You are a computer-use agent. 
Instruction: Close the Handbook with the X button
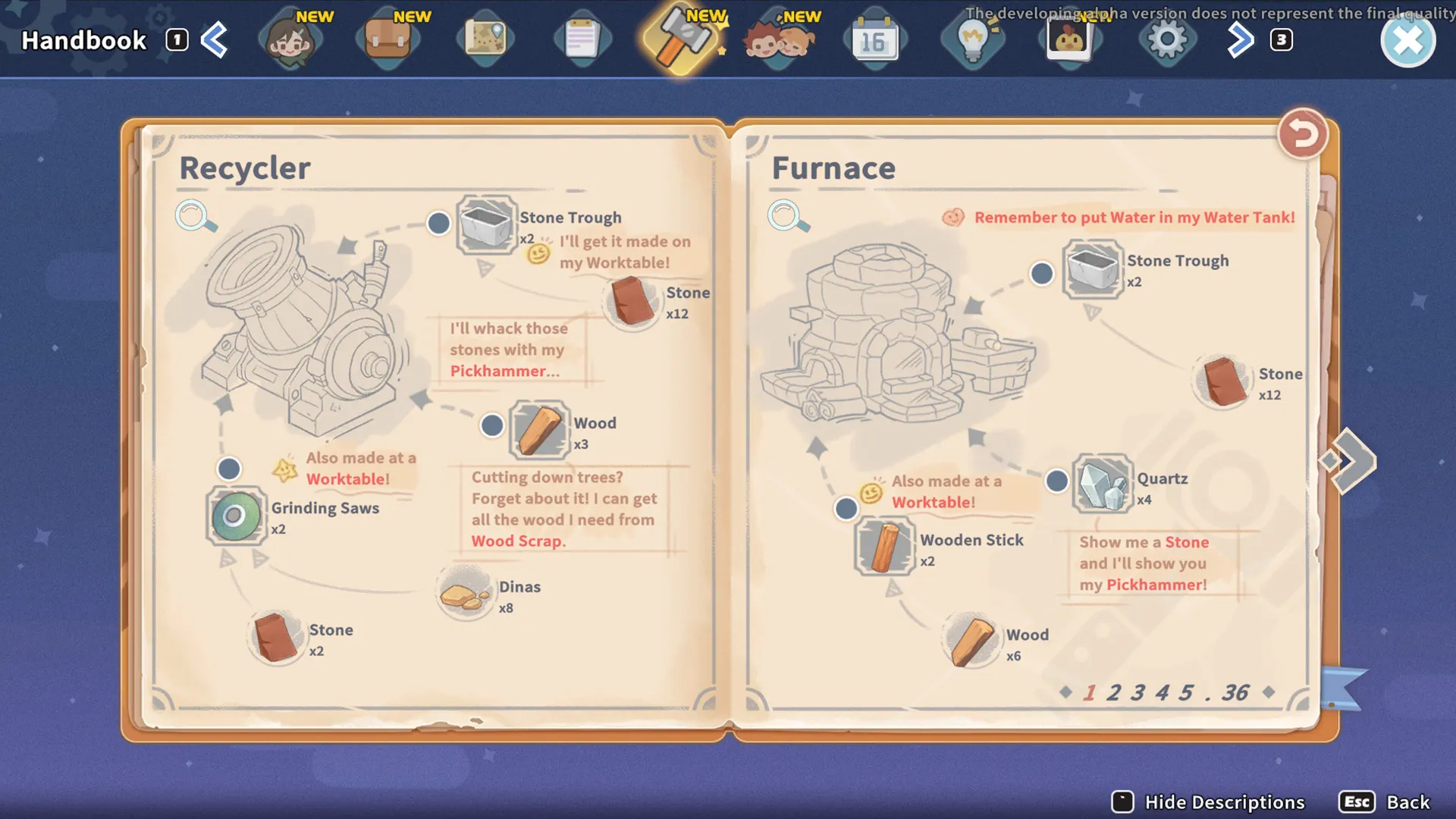click(x=1407, y=41)
